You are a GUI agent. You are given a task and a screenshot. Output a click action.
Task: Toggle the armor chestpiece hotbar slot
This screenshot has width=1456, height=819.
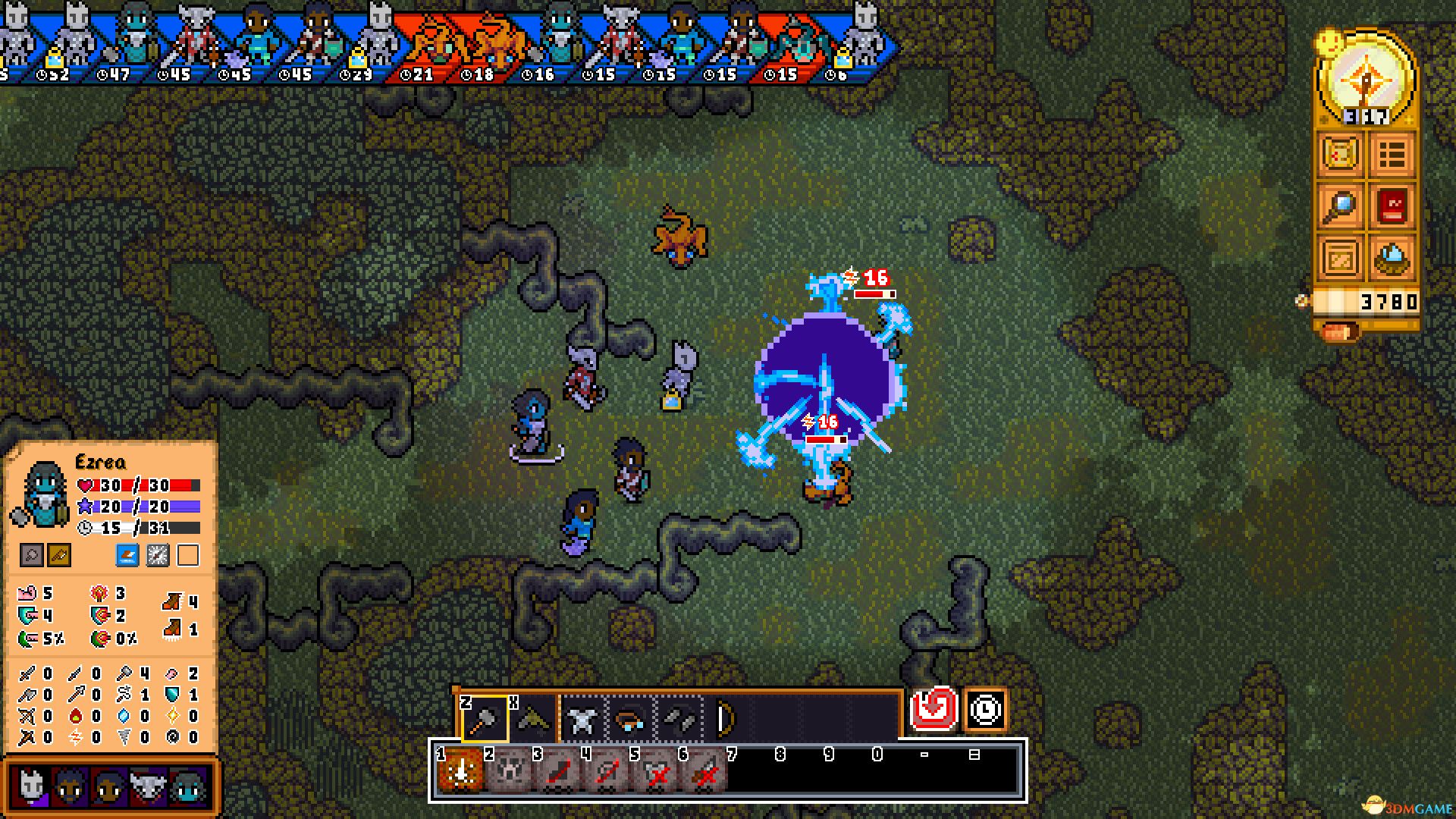[582, 719]
